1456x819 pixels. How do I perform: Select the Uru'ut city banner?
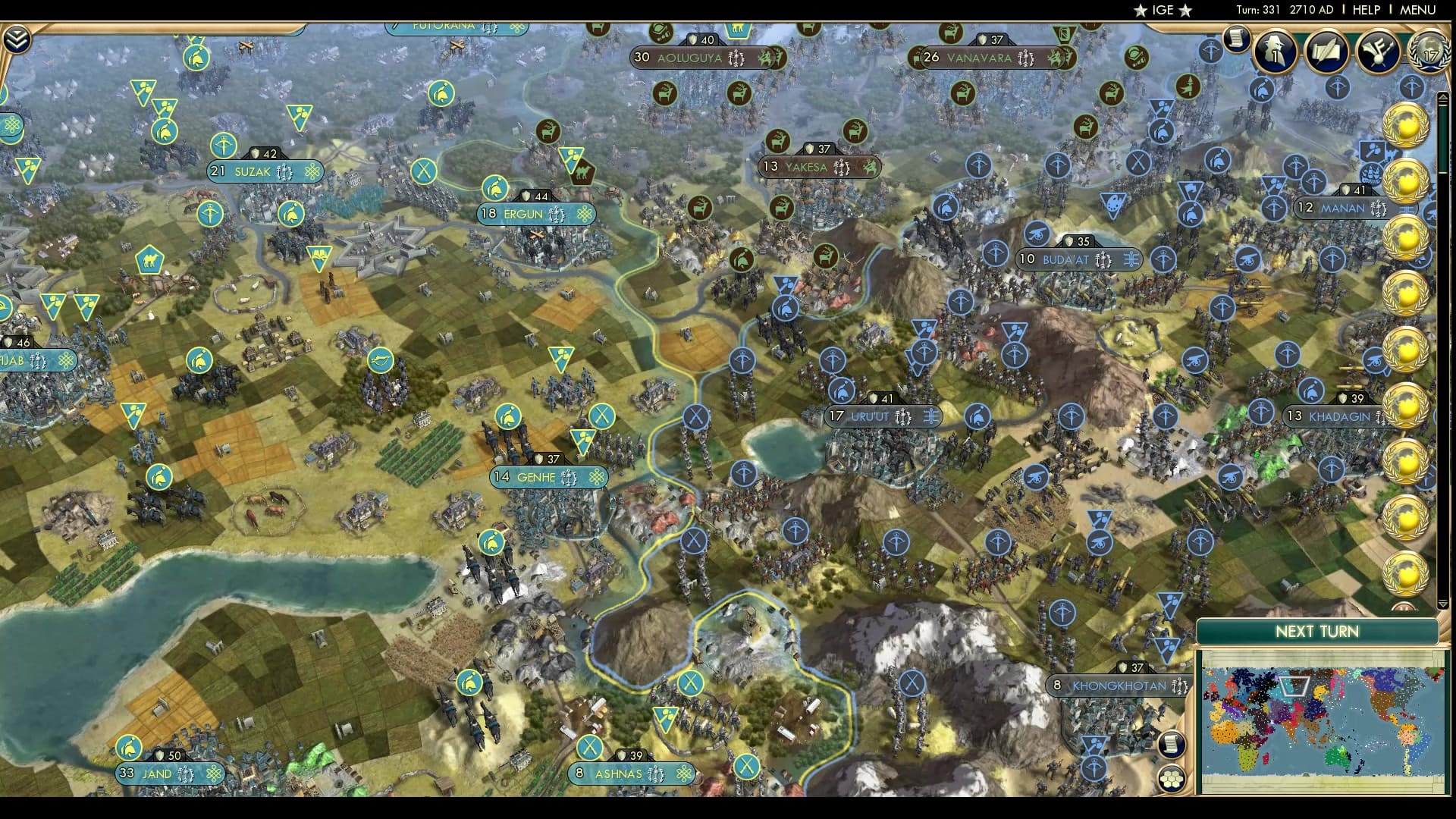click(x=883, y=416)
